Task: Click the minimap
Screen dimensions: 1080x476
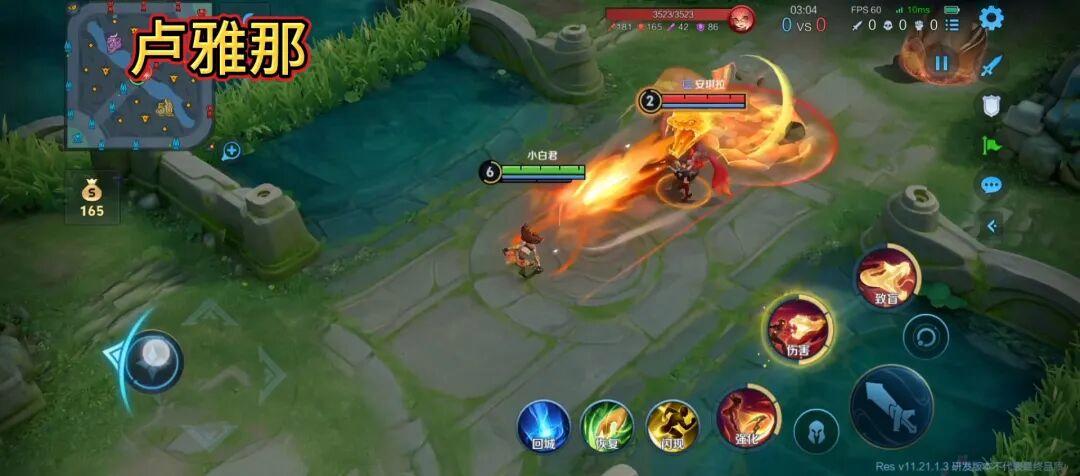Action: click(x=139, y=75)
